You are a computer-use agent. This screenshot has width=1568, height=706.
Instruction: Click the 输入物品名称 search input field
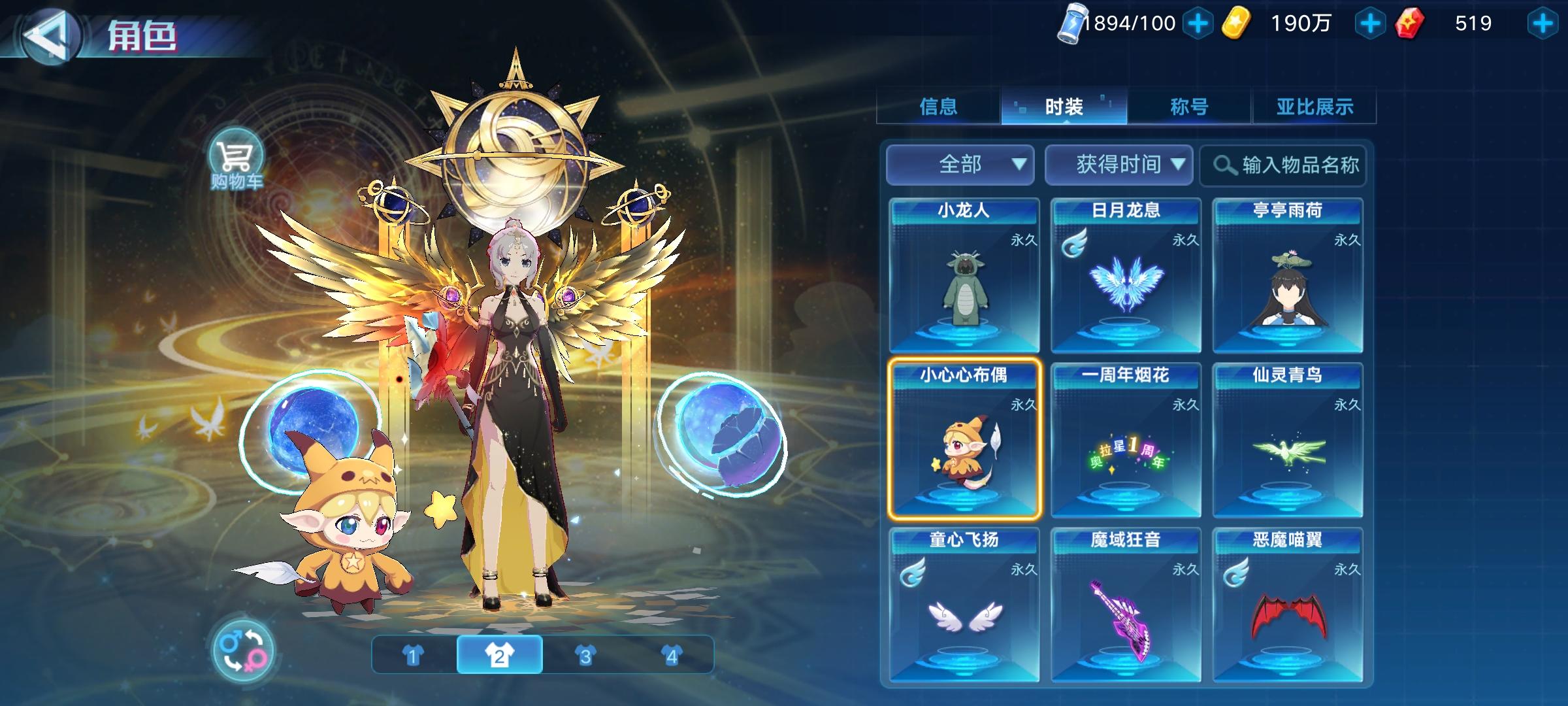pos(1297,166)
